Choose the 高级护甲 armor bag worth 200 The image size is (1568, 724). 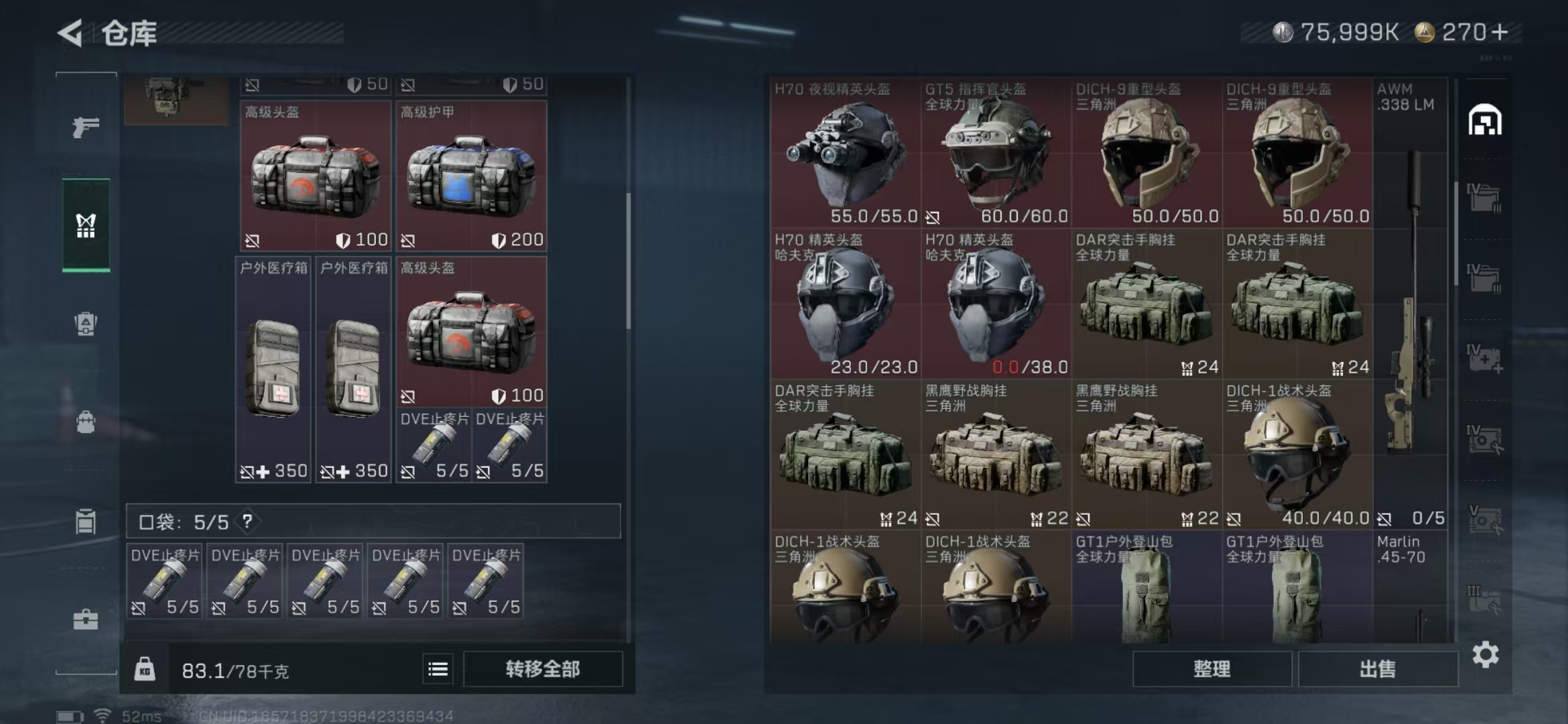(x=471, y=176)
